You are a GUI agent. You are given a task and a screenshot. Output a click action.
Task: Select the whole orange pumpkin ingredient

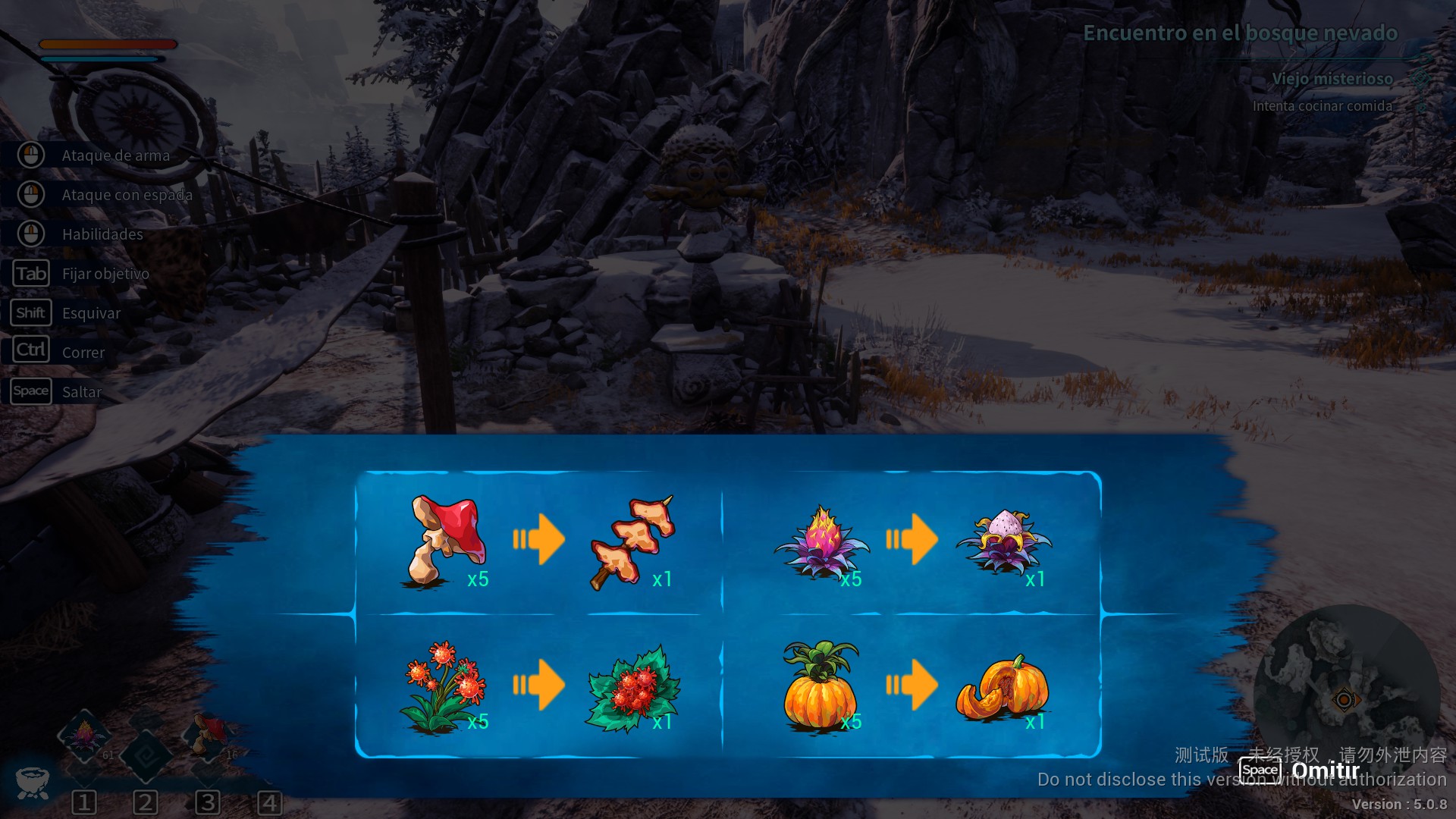coord(820,685)
